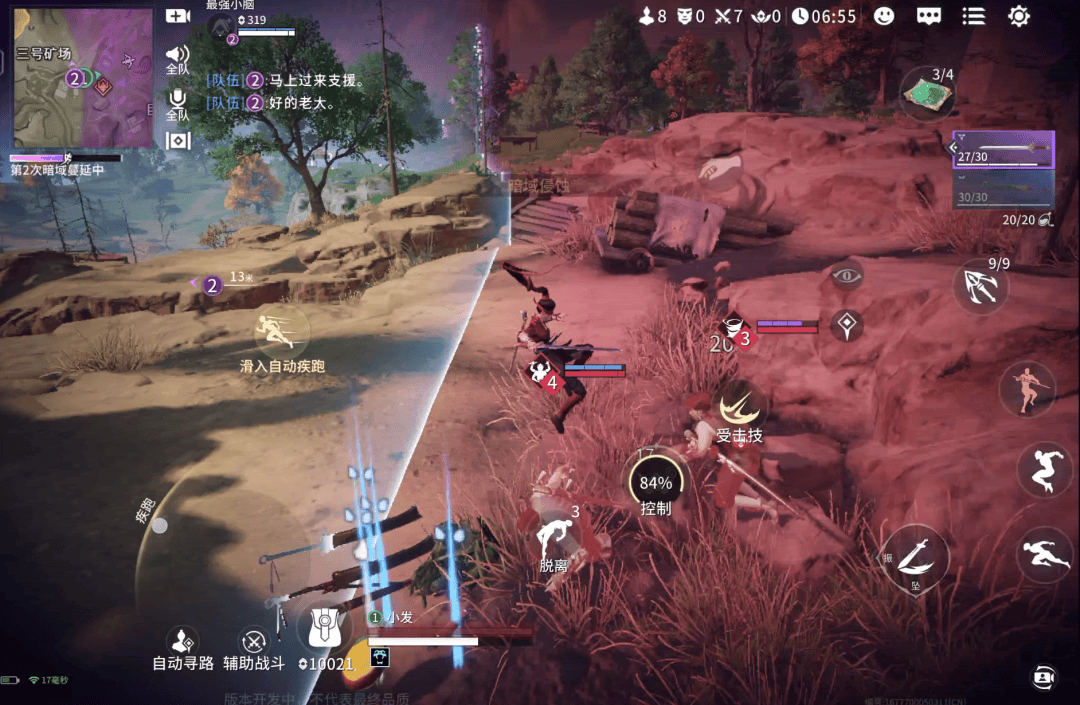Open the emoji expression panel

pyautogui.click(x=884, y=16)
